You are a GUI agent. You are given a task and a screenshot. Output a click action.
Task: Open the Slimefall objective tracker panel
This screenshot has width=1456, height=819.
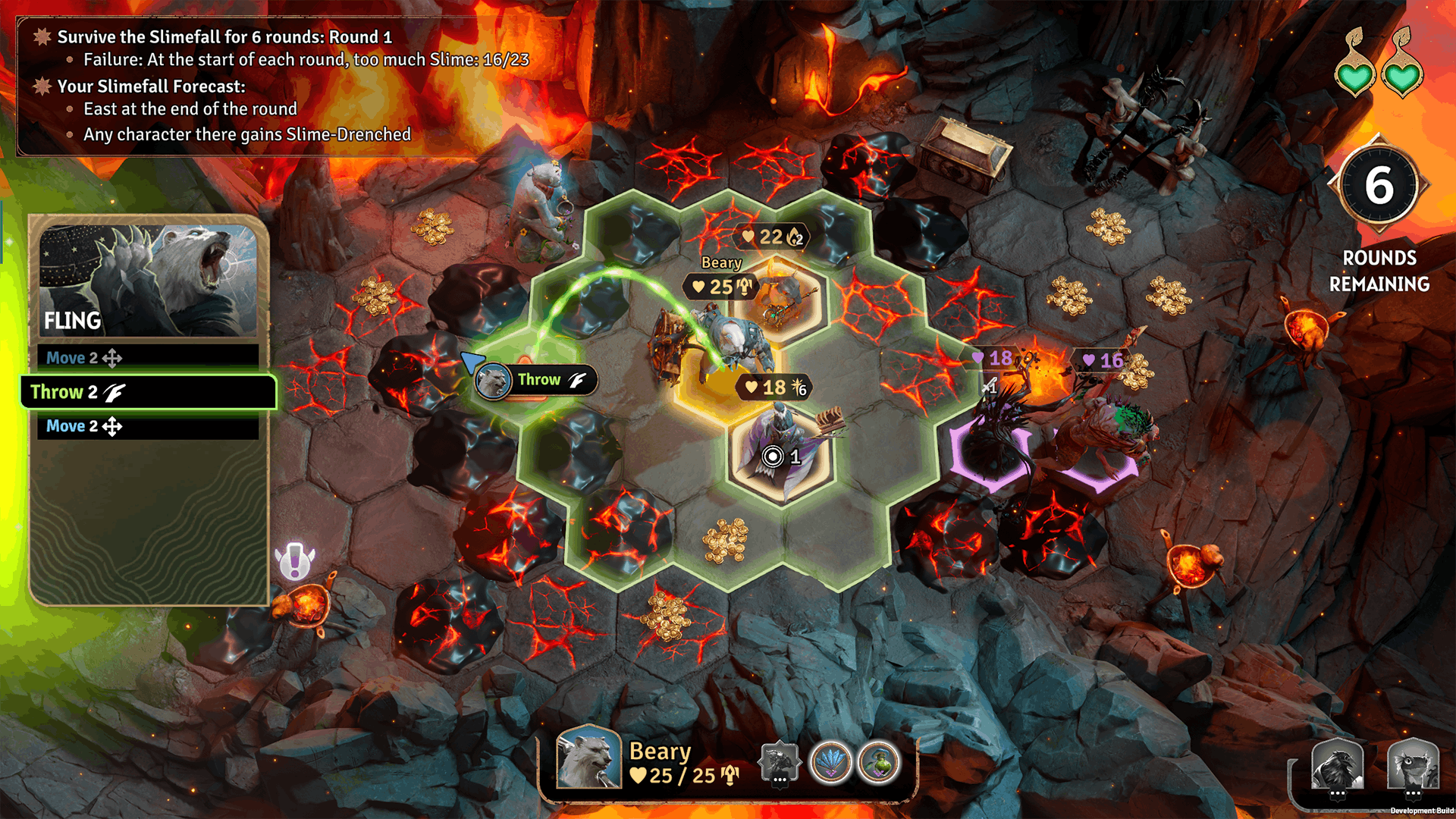[273, 85]
